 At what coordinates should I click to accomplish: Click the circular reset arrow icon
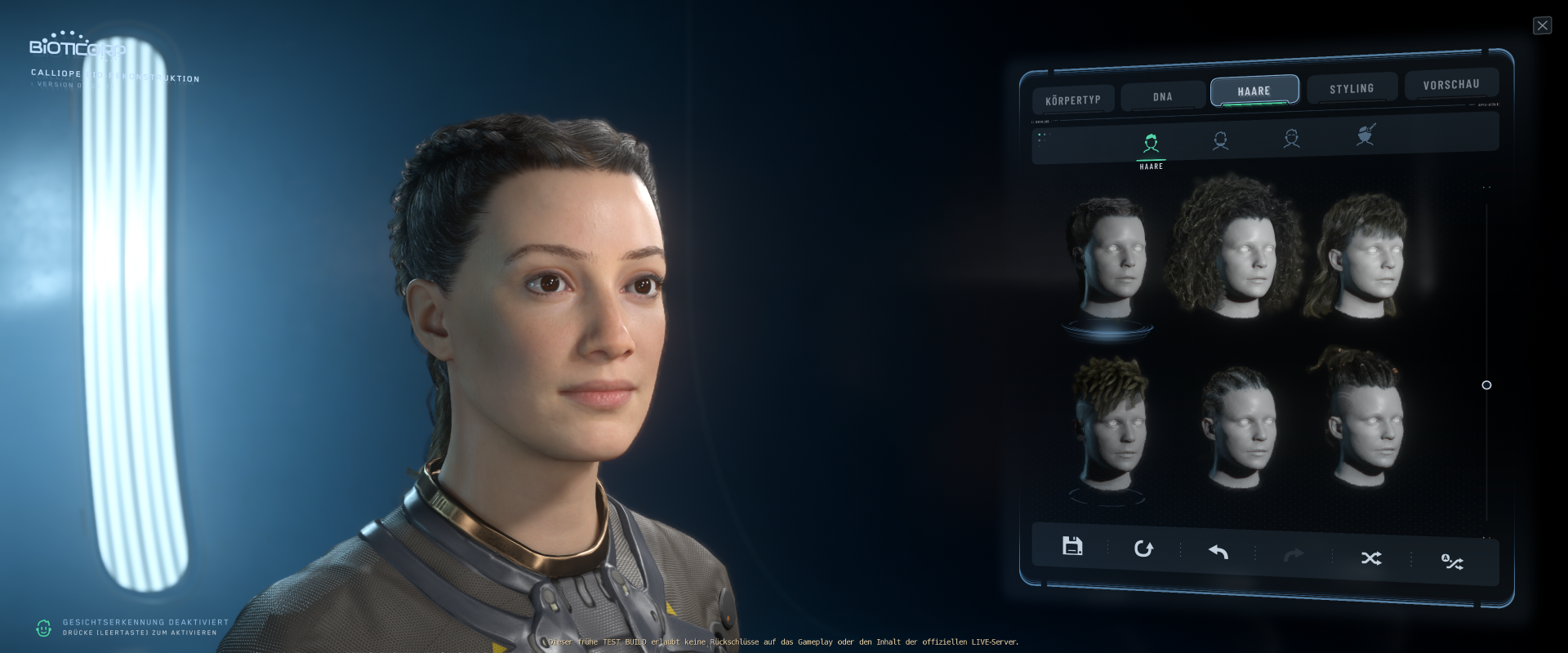(x=1143, y=549)
